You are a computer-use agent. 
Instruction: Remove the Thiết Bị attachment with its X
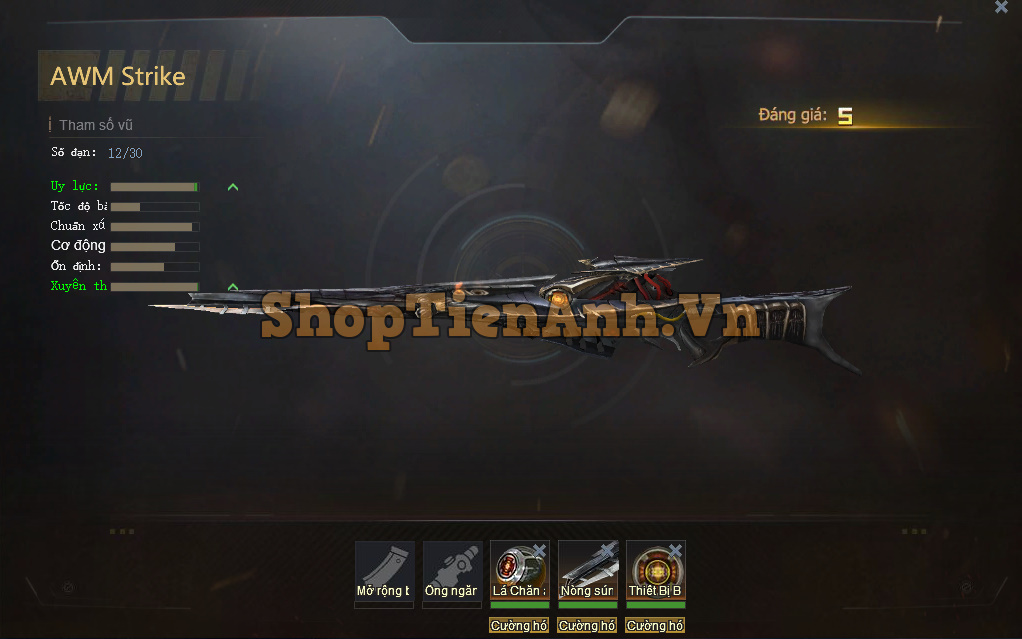[x=675, y=551]
